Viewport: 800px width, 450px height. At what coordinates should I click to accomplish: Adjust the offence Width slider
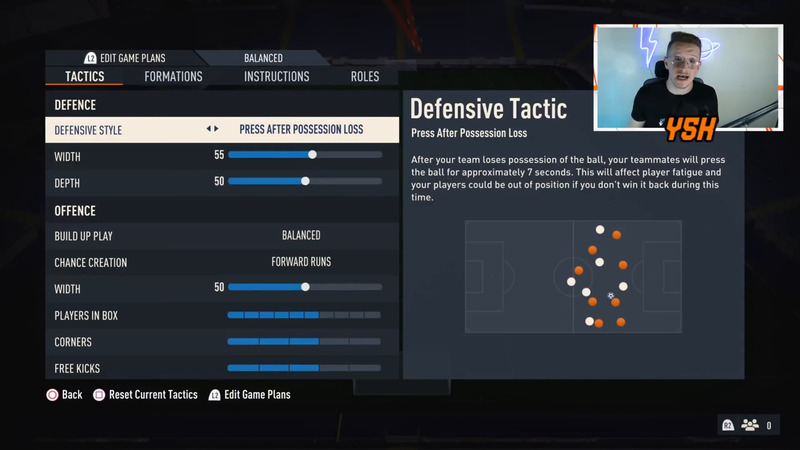click(x=305, y=287)
